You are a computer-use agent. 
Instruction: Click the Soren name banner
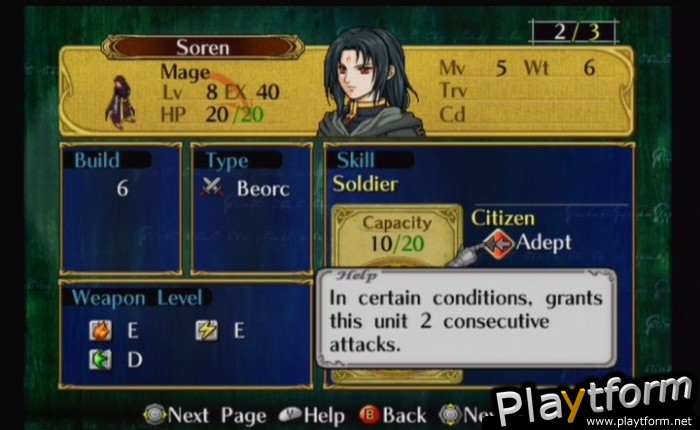pos(201,47)
